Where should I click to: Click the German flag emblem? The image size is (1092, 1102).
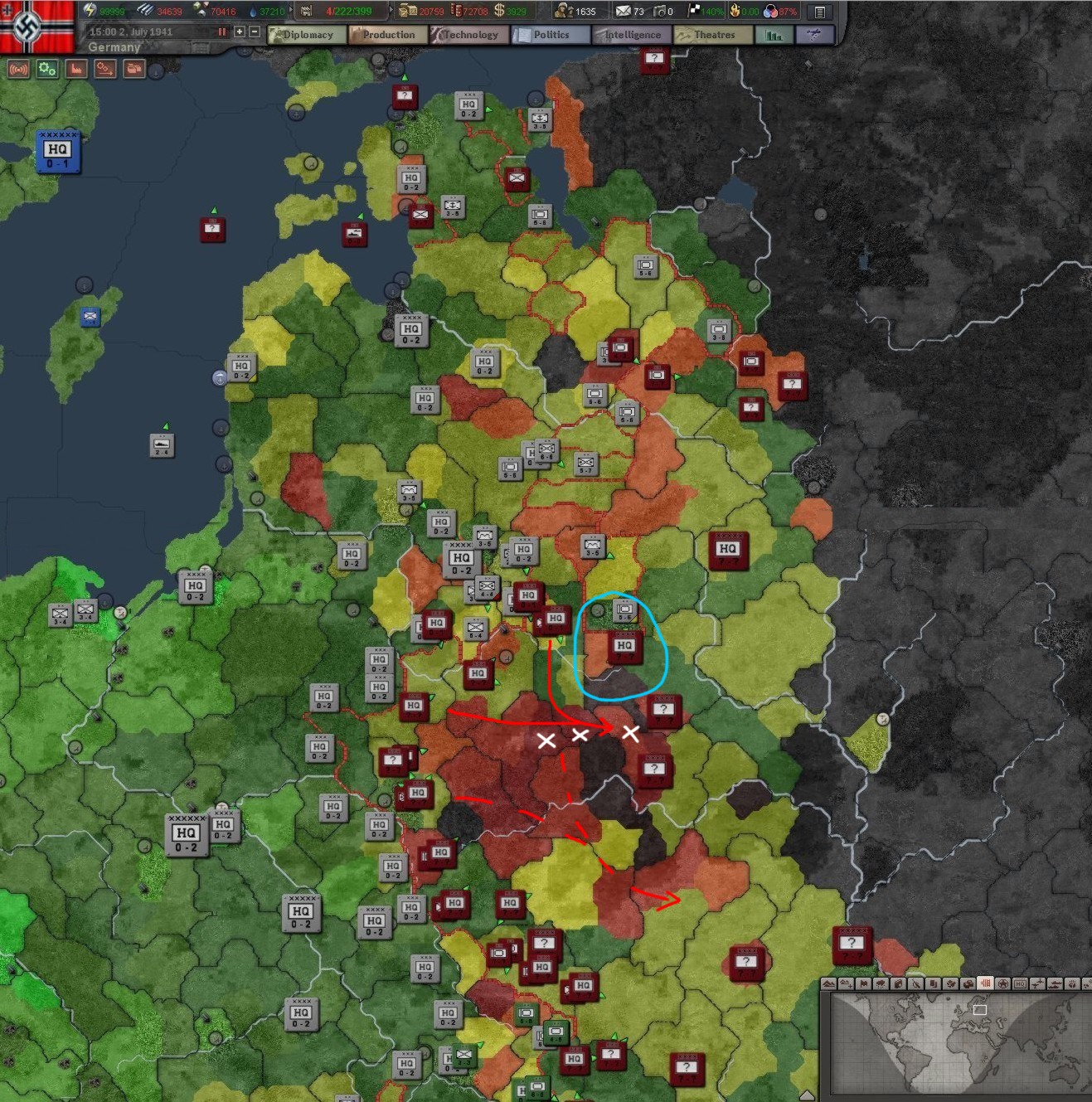pos(37,27)
